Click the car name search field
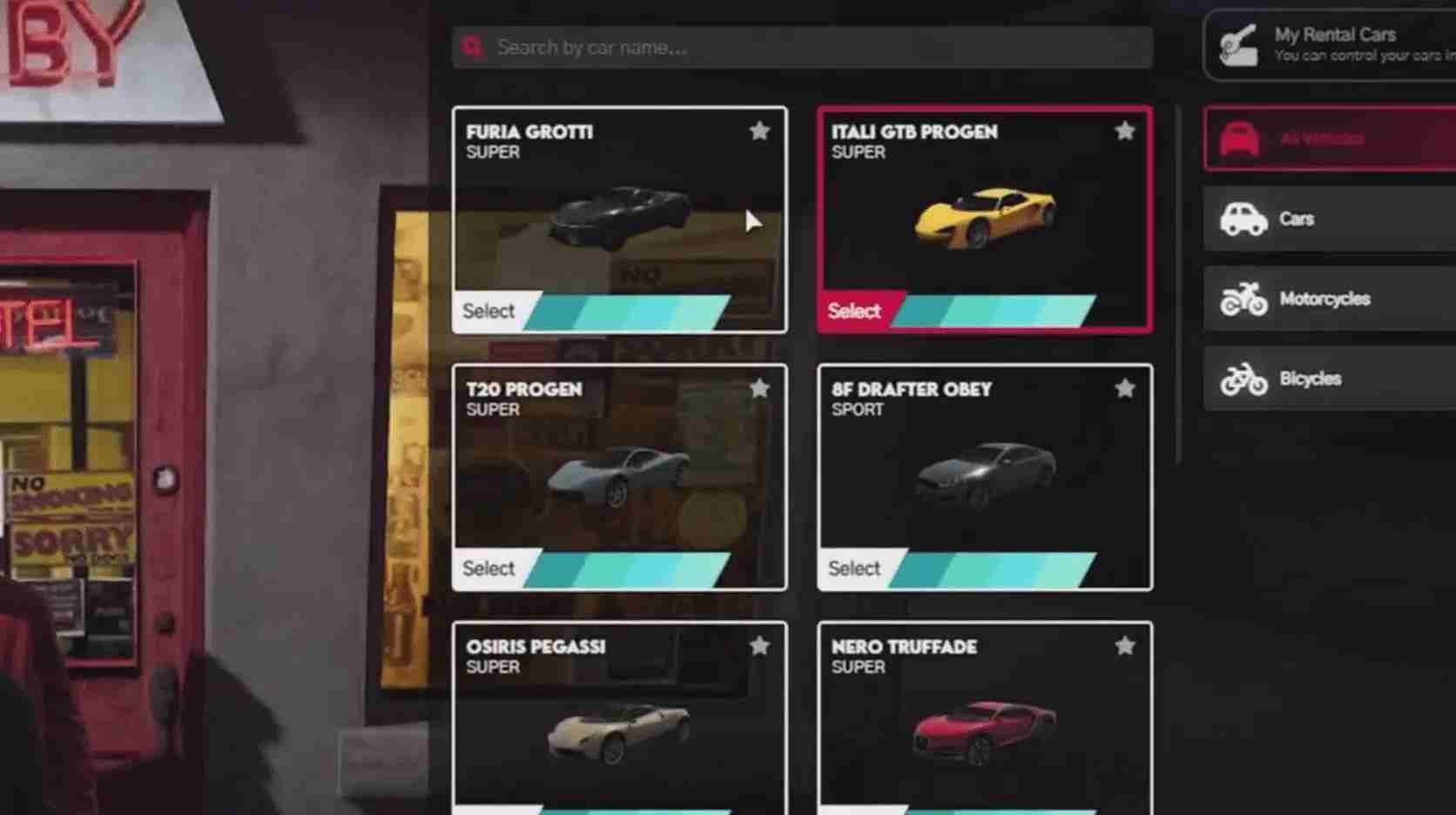This screenshot has height=815, width=1456. tap(801, 47)
